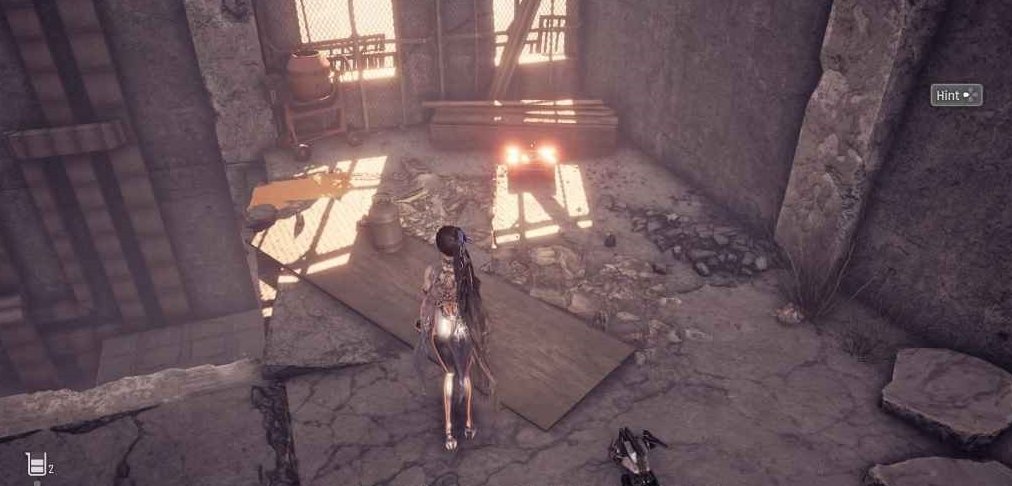Select the beaker consumable item icon
The height and width of the screenshot is (486, 1012).
(x=37, y=463)
